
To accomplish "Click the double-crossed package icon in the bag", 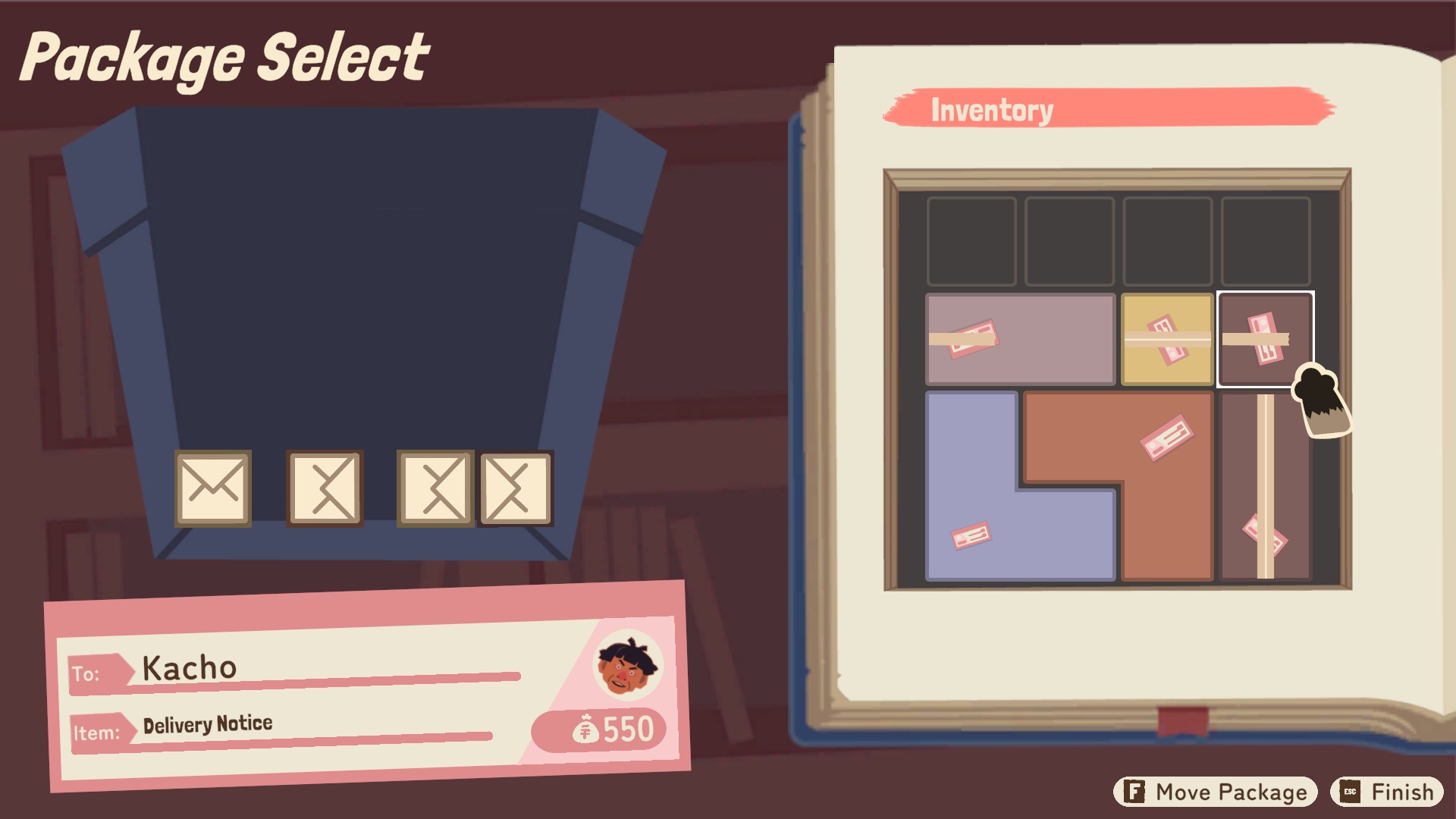I will tap(436, 489).
